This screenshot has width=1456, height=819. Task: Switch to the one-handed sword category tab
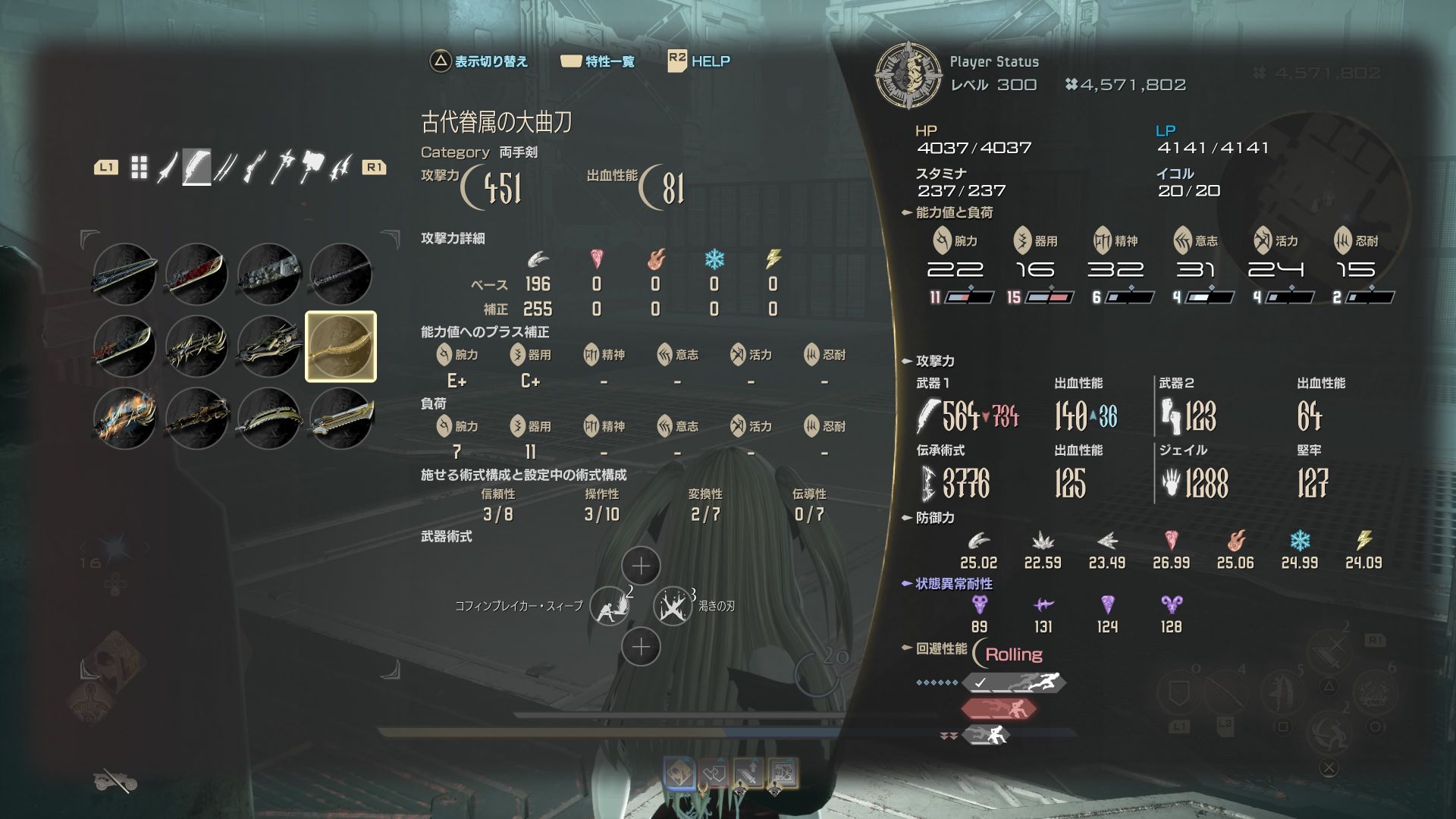pos(168,167)
